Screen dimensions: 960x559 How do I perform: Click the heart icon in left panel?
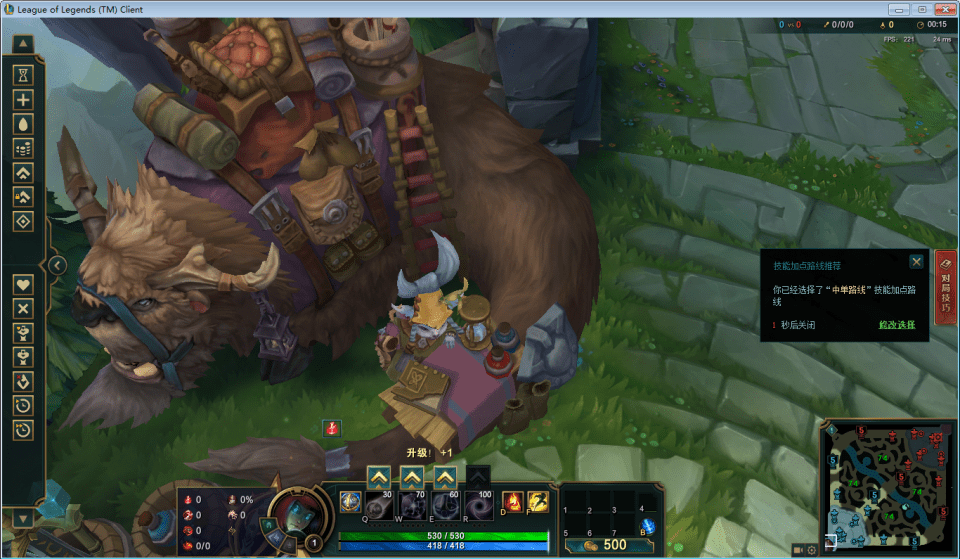[23, 284]
